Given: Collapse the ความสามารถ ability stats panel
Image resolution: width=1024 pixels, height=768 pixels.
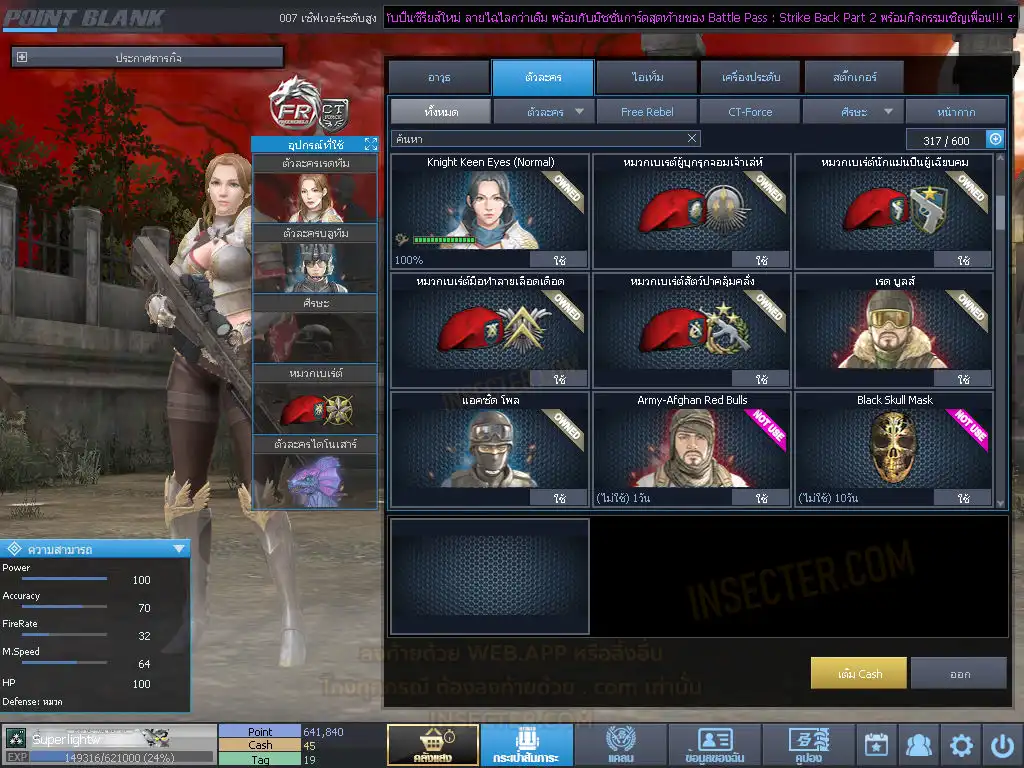Looking at the screenshot, I should [179, 548].
